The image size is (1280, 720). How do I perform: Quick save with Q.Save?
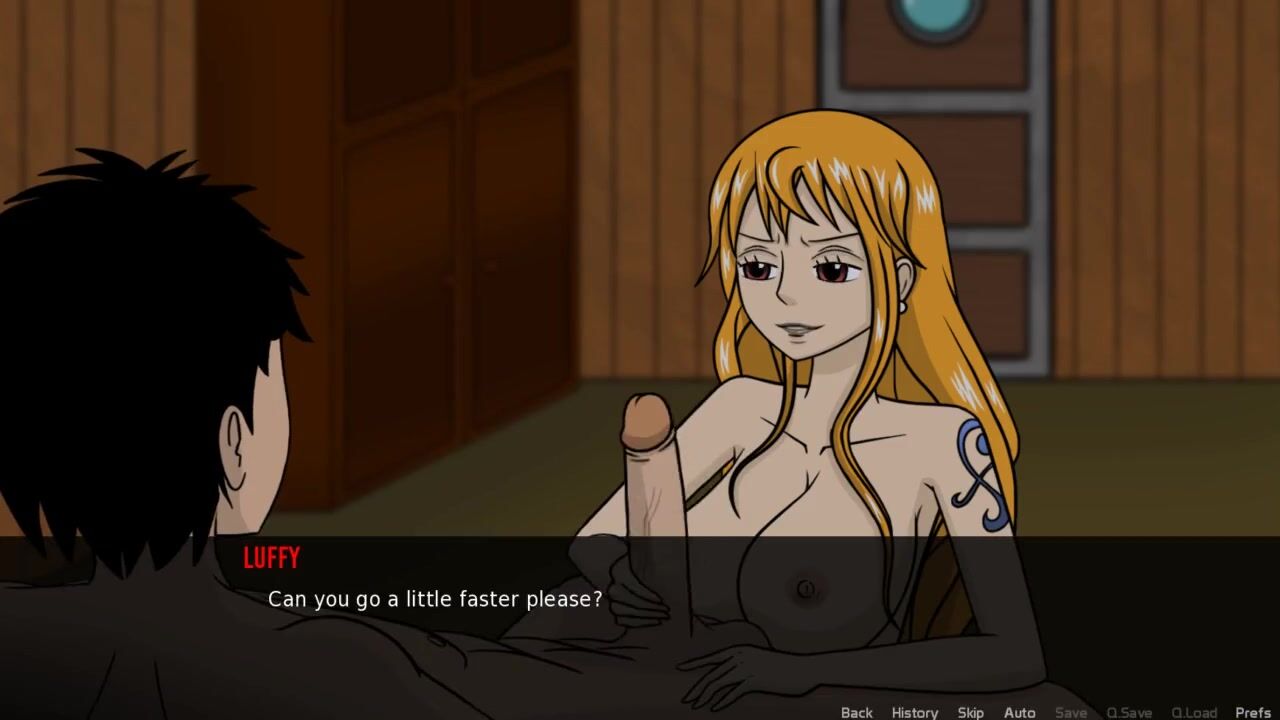(1128, 712)
